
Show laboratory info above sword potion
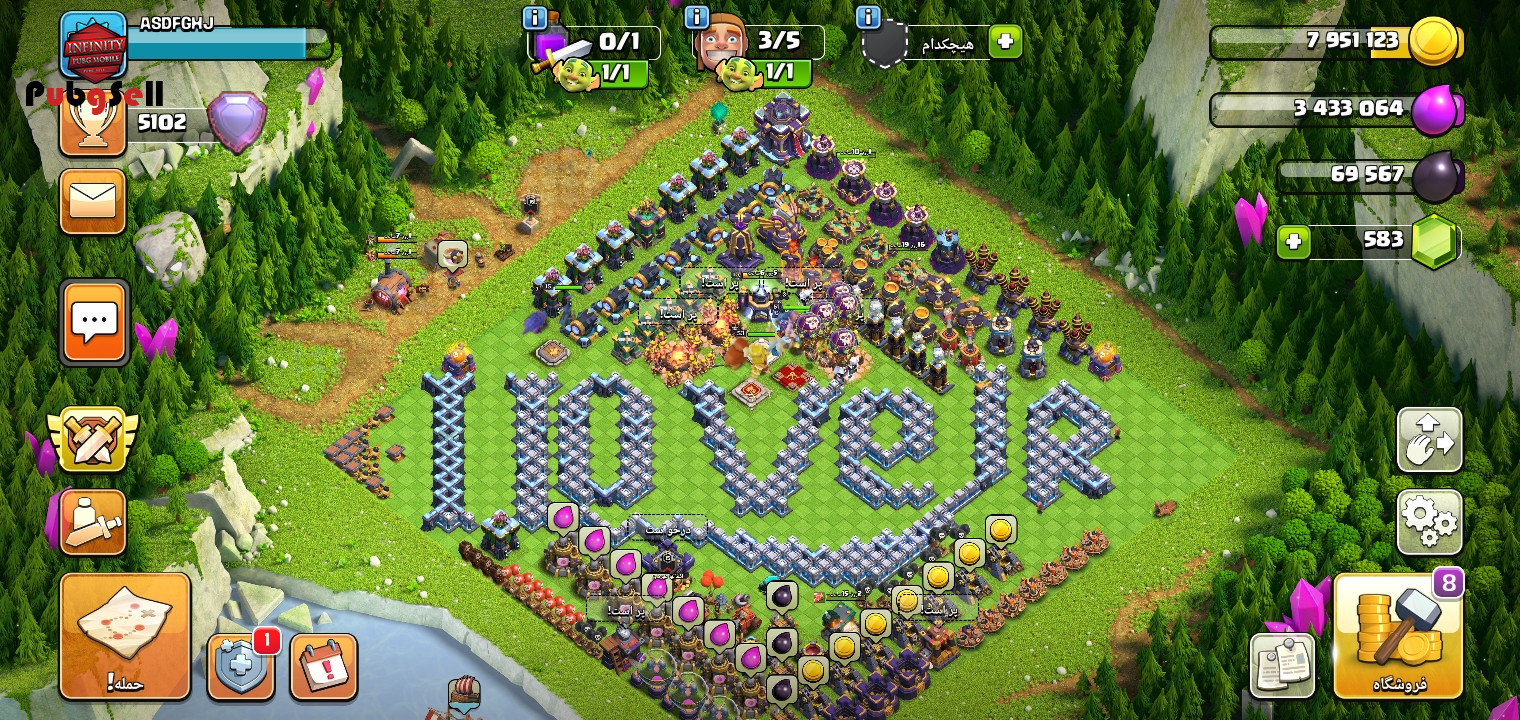click(x=535, y=18)
